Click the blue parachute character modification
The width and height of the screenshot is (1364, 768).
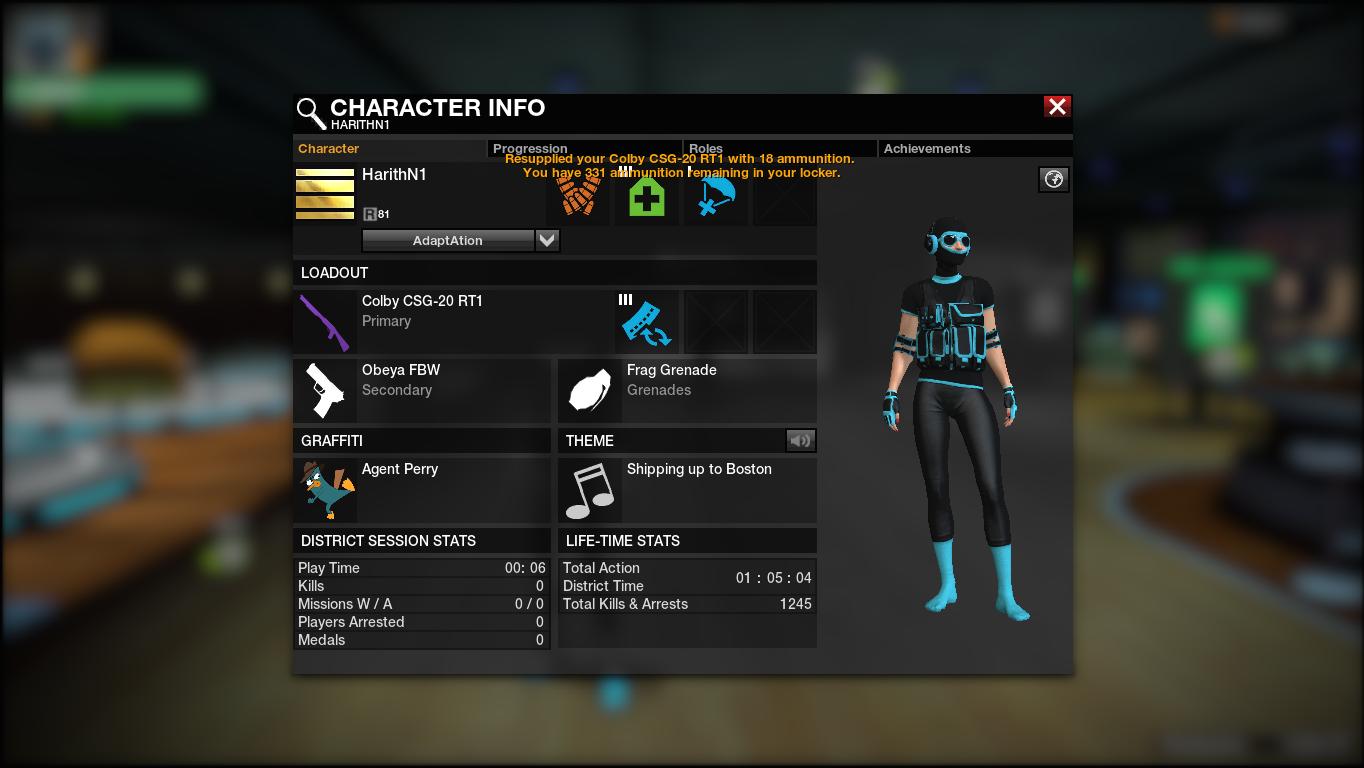(x=716, y=197)
